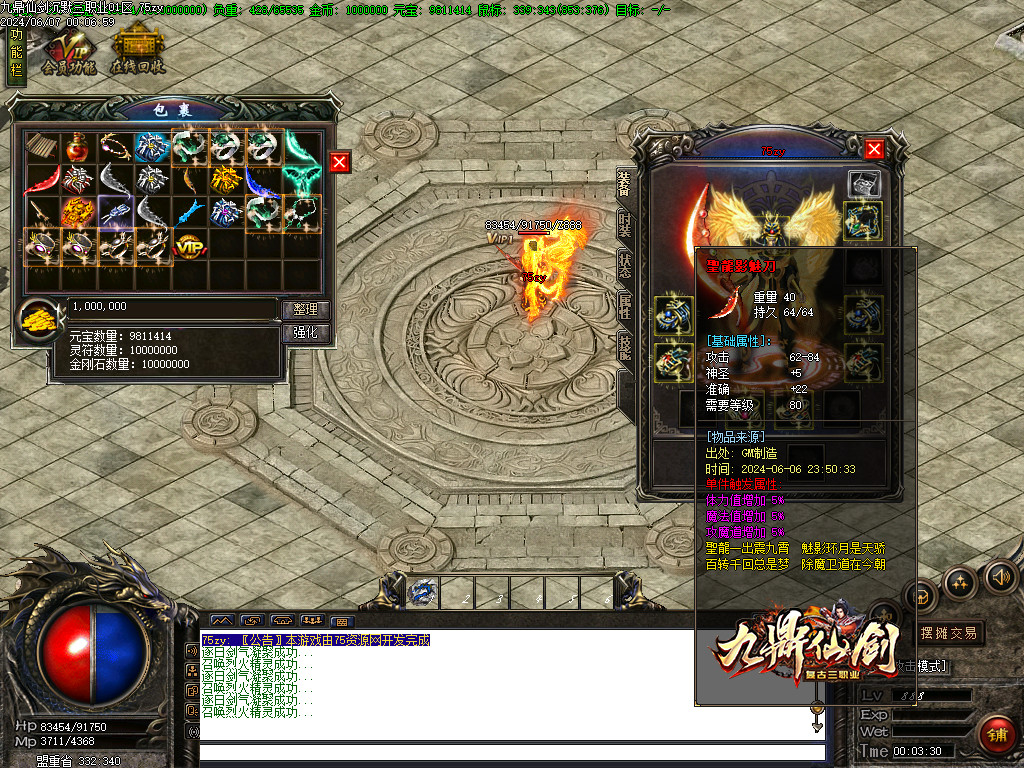Pick the VIP badge item in the bag

click(188, 243)
